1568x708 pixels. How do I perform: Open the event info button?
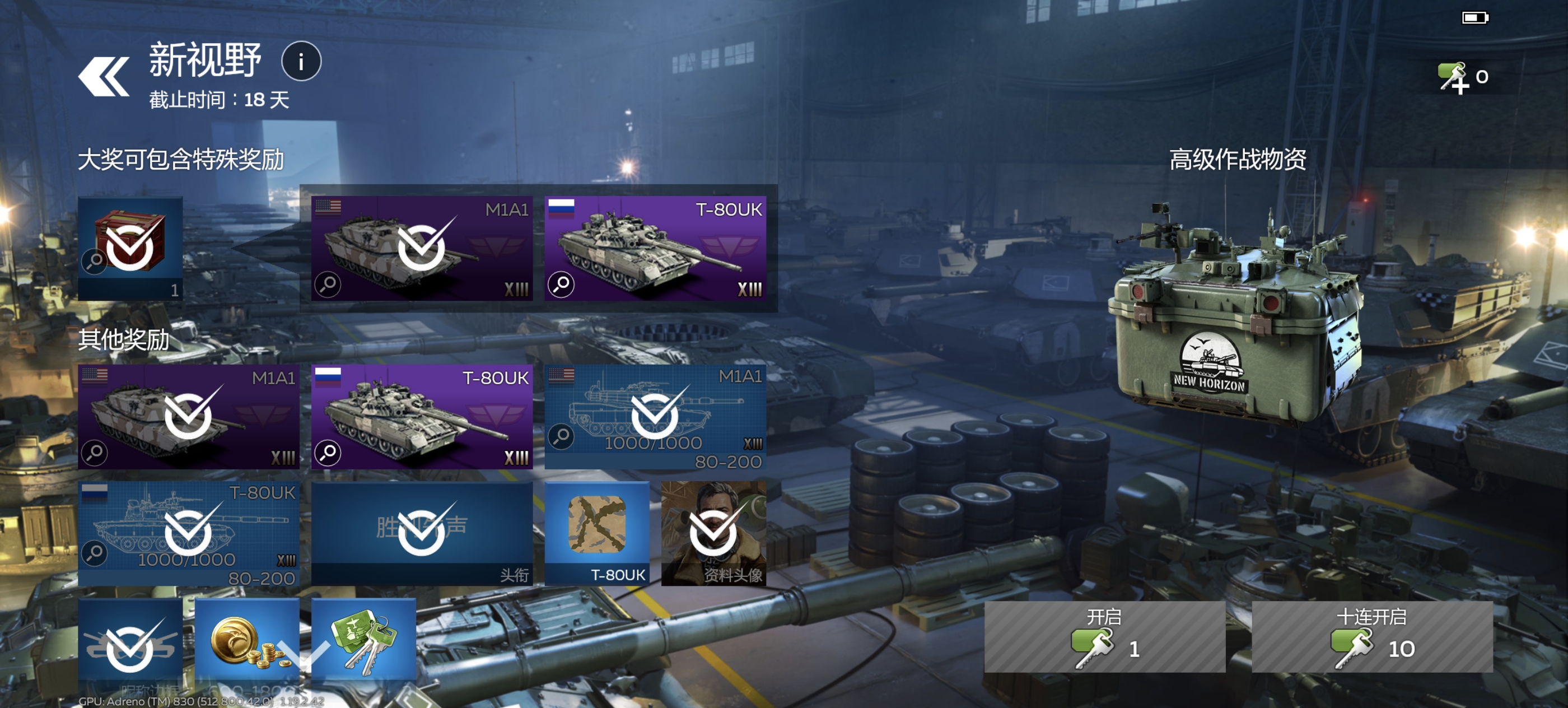301,62
